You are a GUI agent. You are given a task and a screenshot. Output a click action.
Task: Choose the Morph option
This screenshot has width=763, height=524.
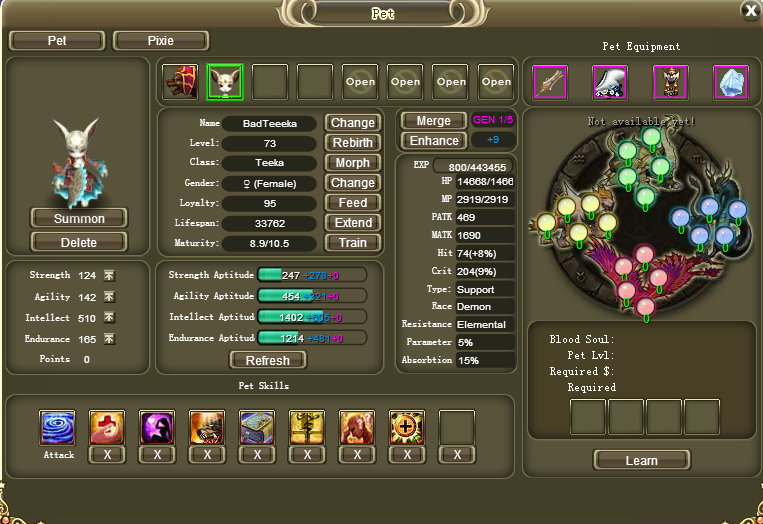[x=352, y=163]
